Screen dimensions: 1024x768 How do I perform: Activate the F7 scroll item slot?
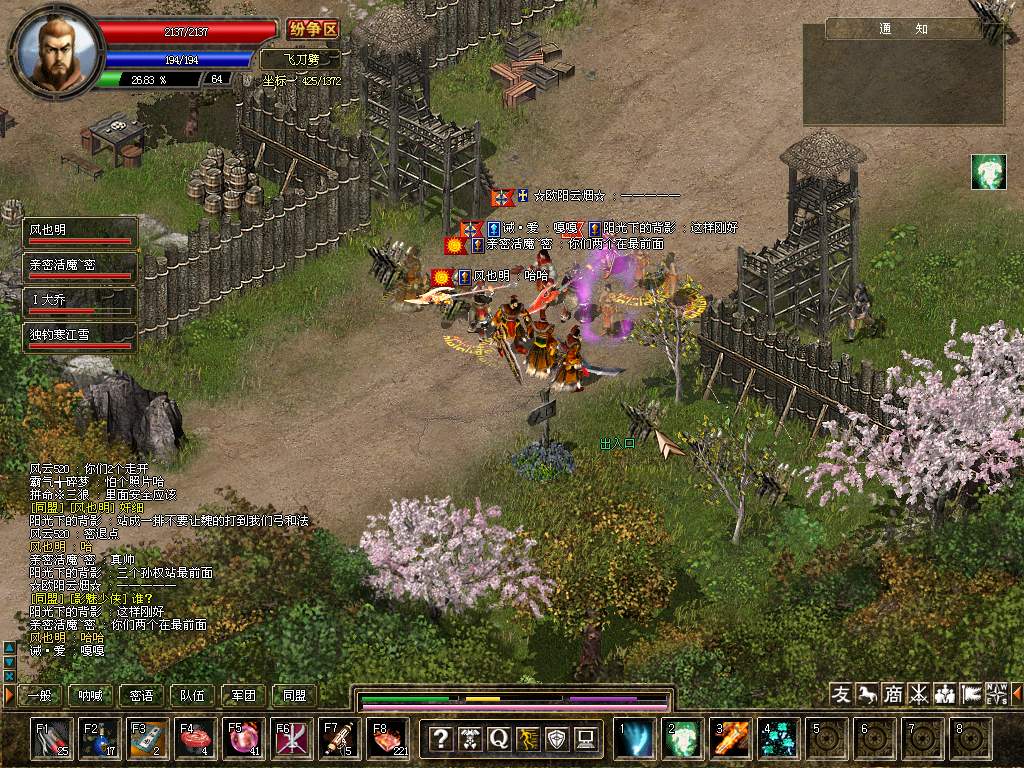(340, 739)
